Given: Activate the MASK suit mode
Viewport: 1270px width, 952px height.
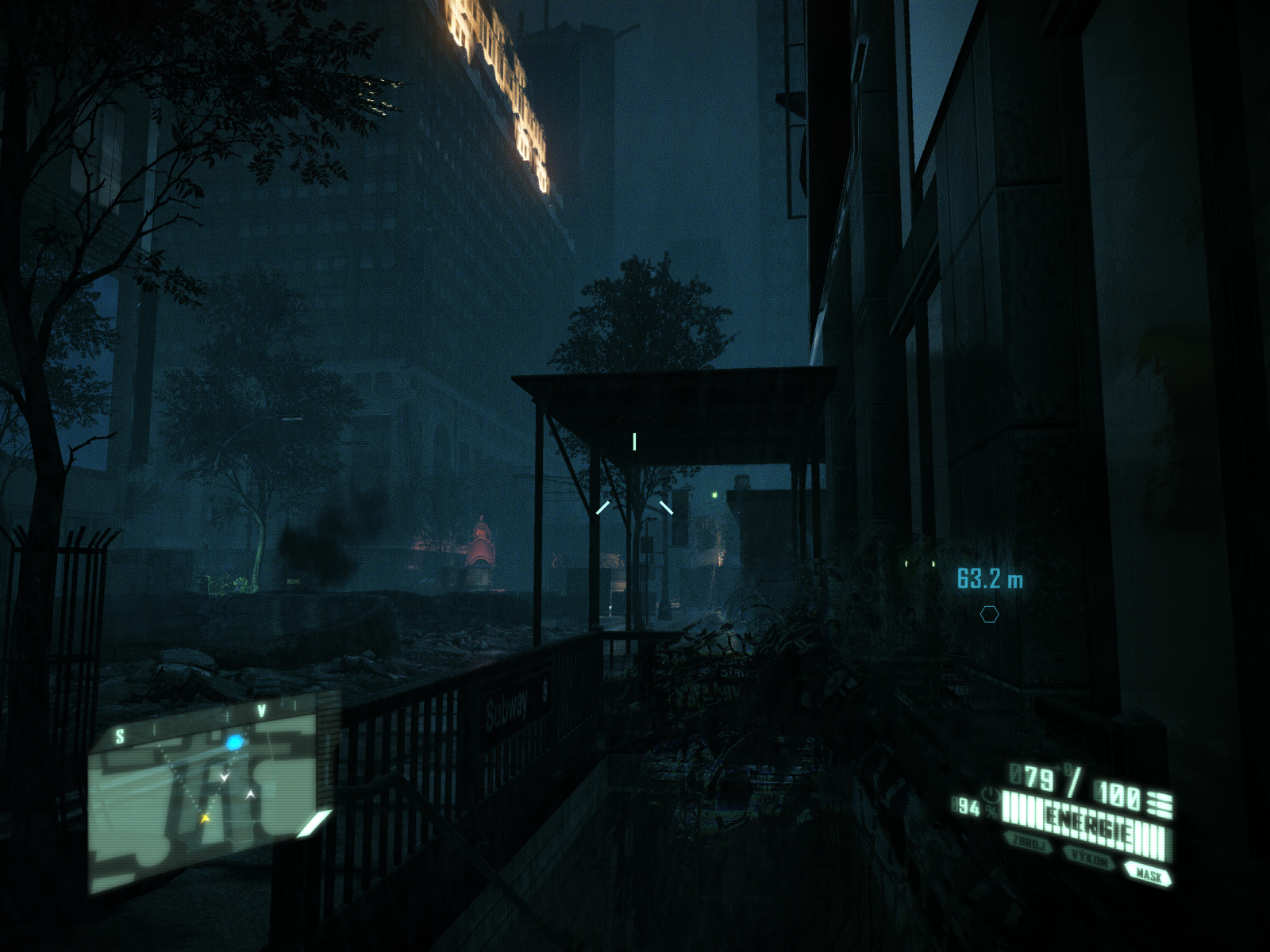Looking at the screenshot, I should click(x=1148, y=874).
